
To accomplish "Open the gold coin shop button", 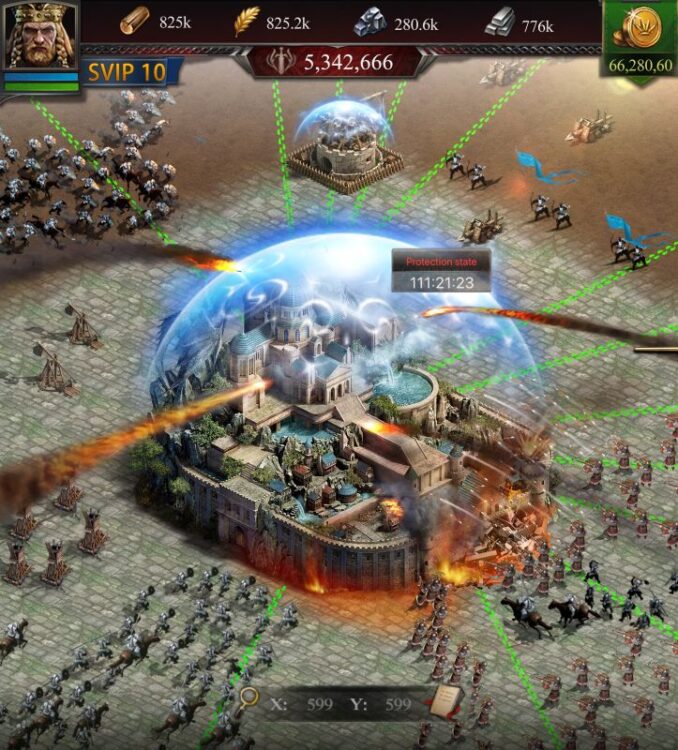I will click(640, 30).
